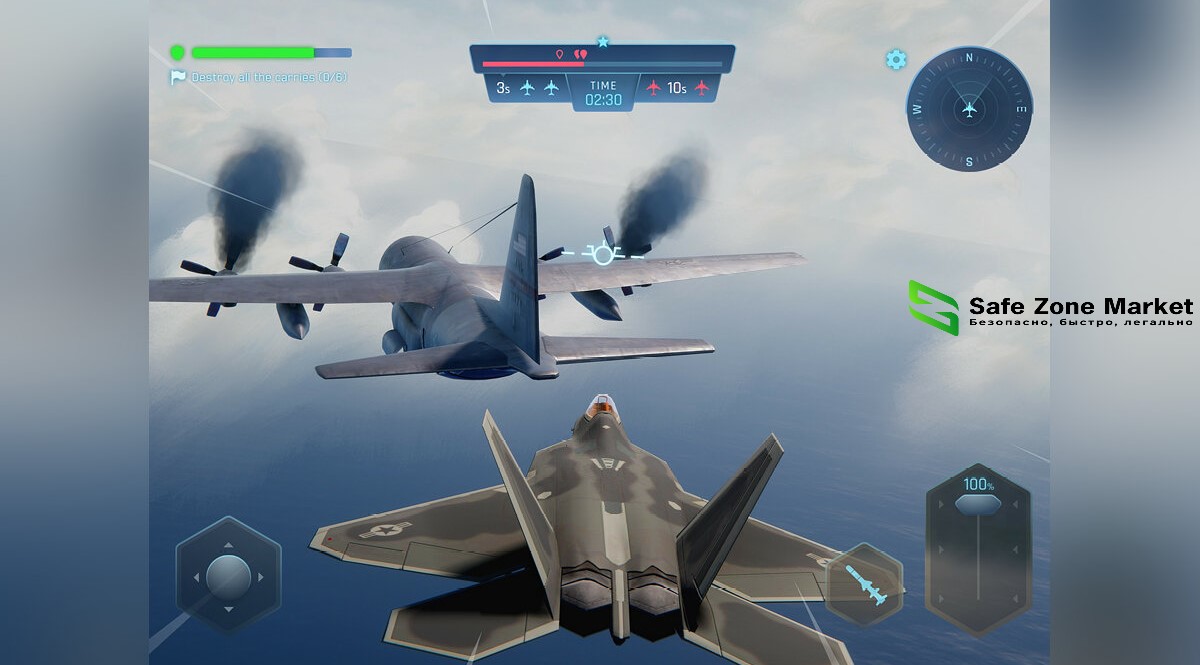The height and width of the screenshot is (665, 1200).
Task: Select the destroy carriers objective tracker
Action: 260,77
